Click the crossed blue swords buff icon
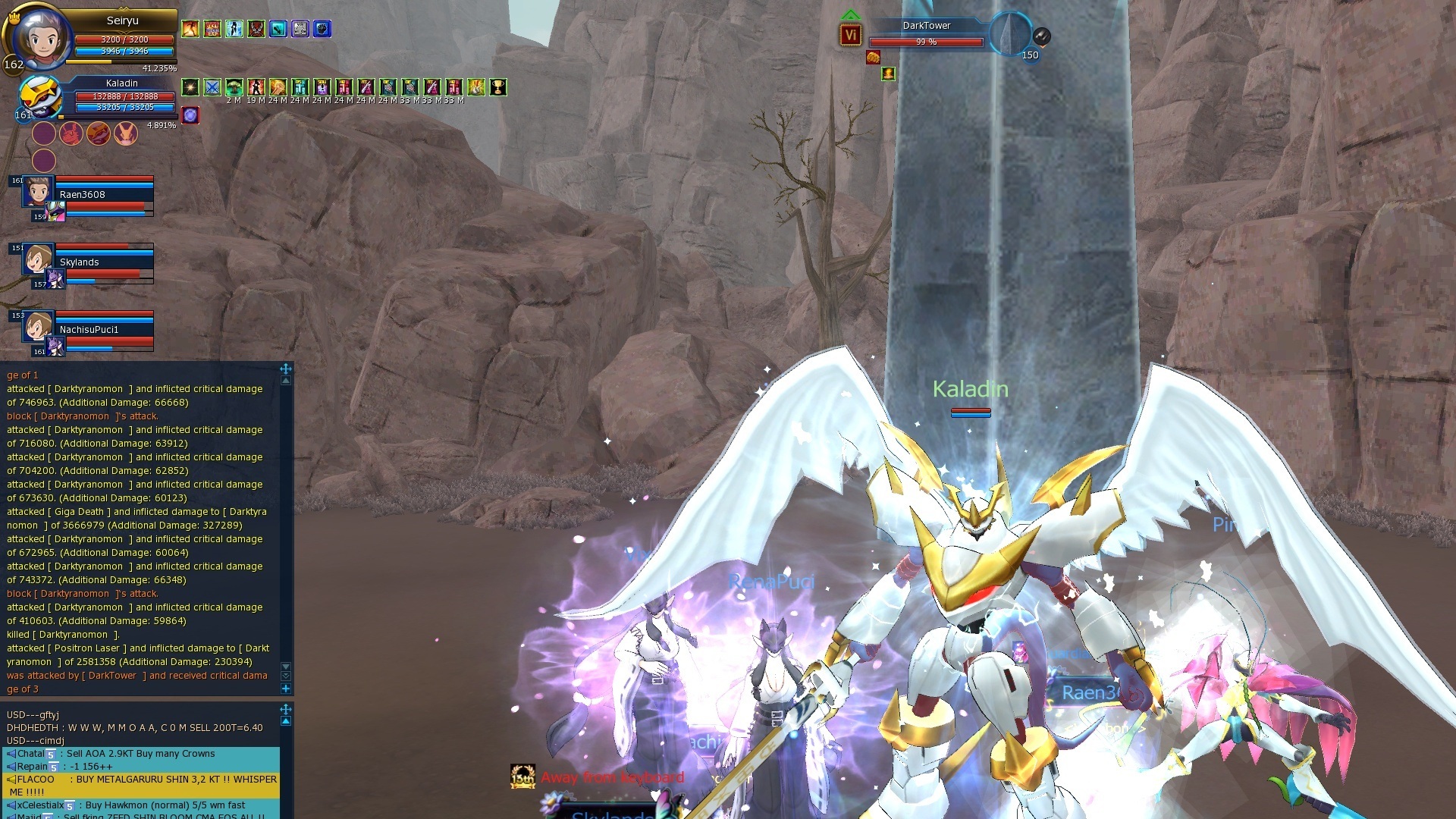Image resolution: width=1456 pixels, height=819 pixels. pos(212,87)
